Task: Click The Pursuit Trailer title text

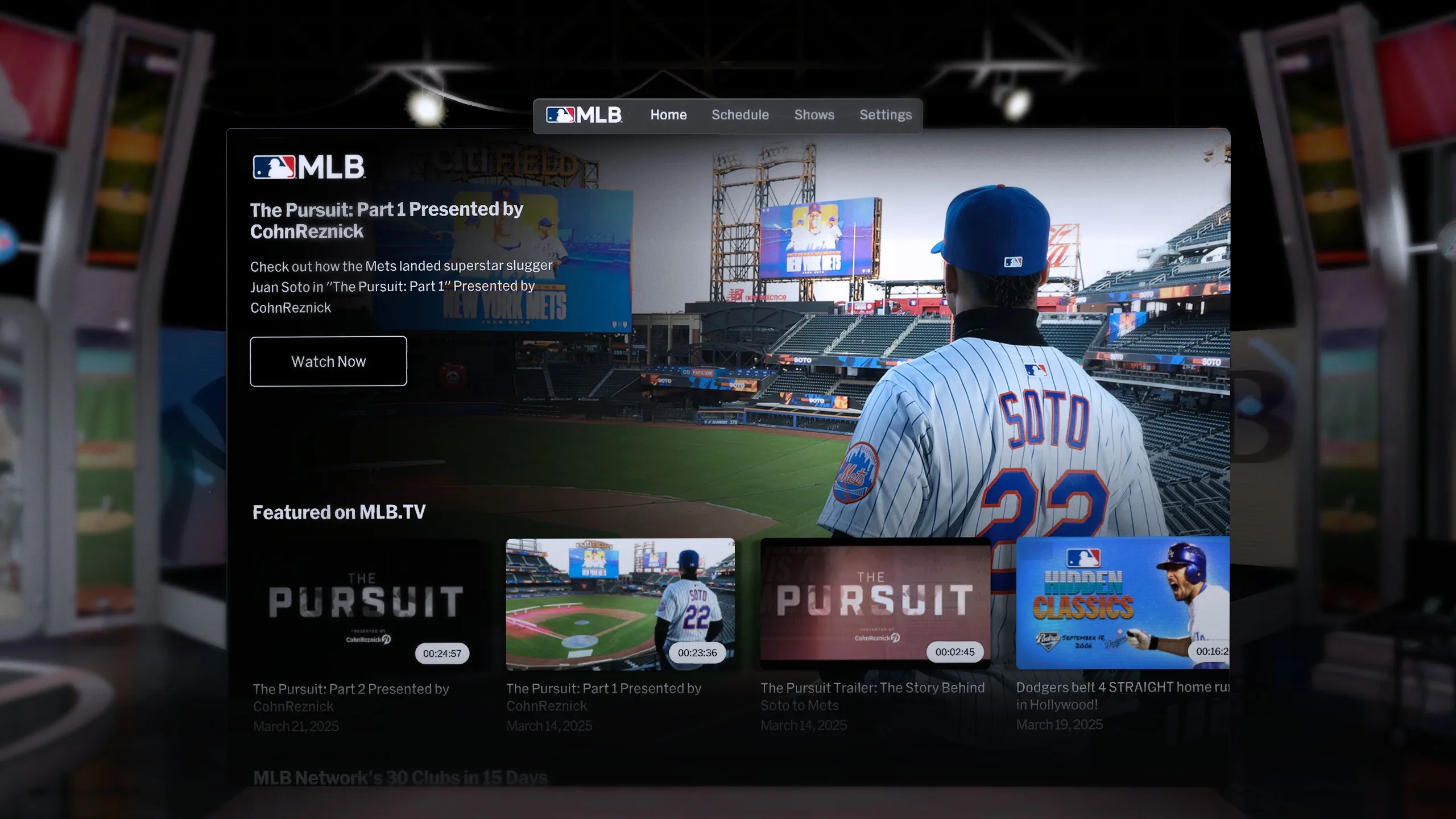Action: click(872, 696)
